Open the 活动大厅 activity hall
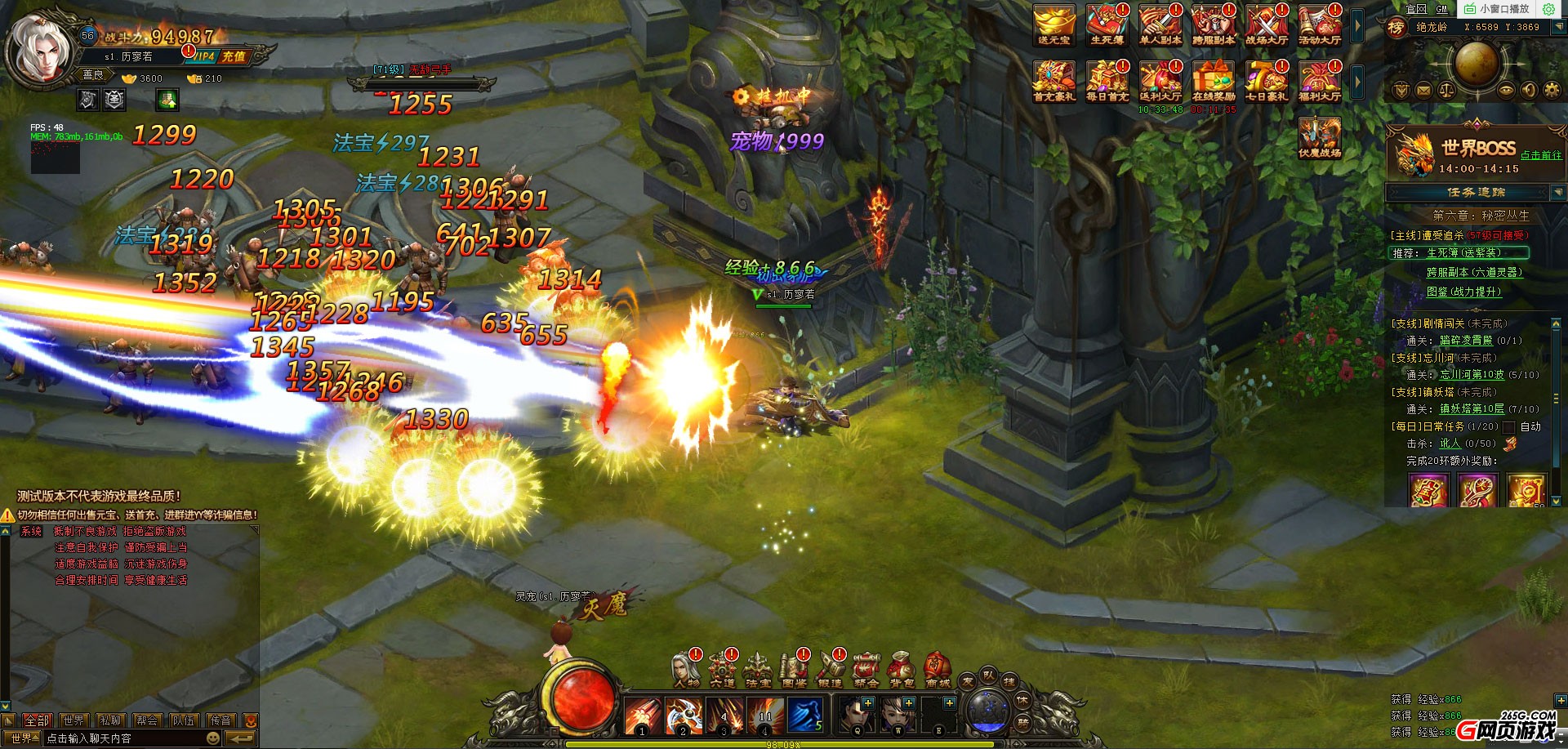Screen dimensions: 1568x749 [x=1320, y=25]
